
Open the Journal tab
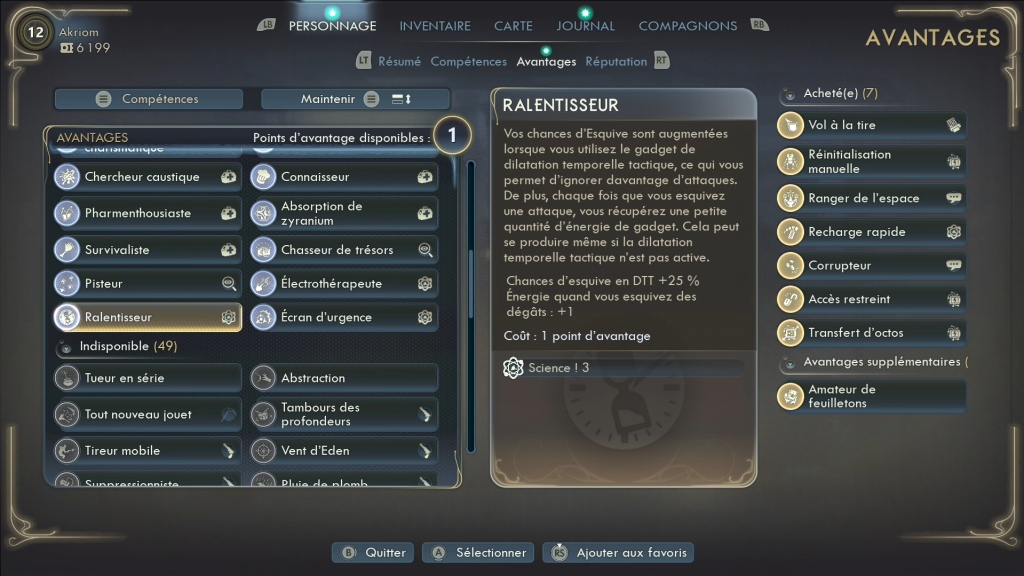585,26
